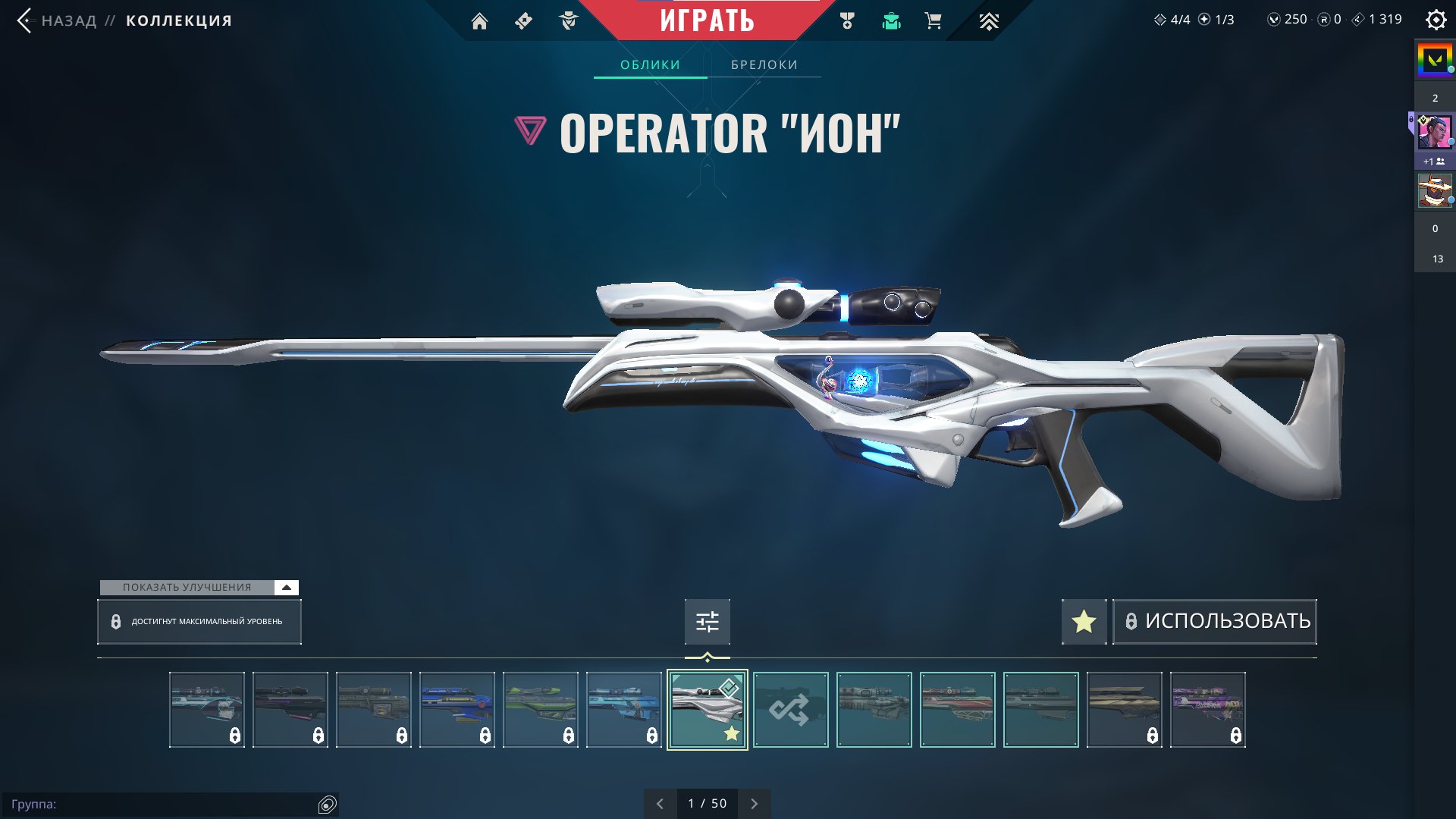Open the home screen icon
Screen dimensions: 1456x819
[x=479, y=21]
